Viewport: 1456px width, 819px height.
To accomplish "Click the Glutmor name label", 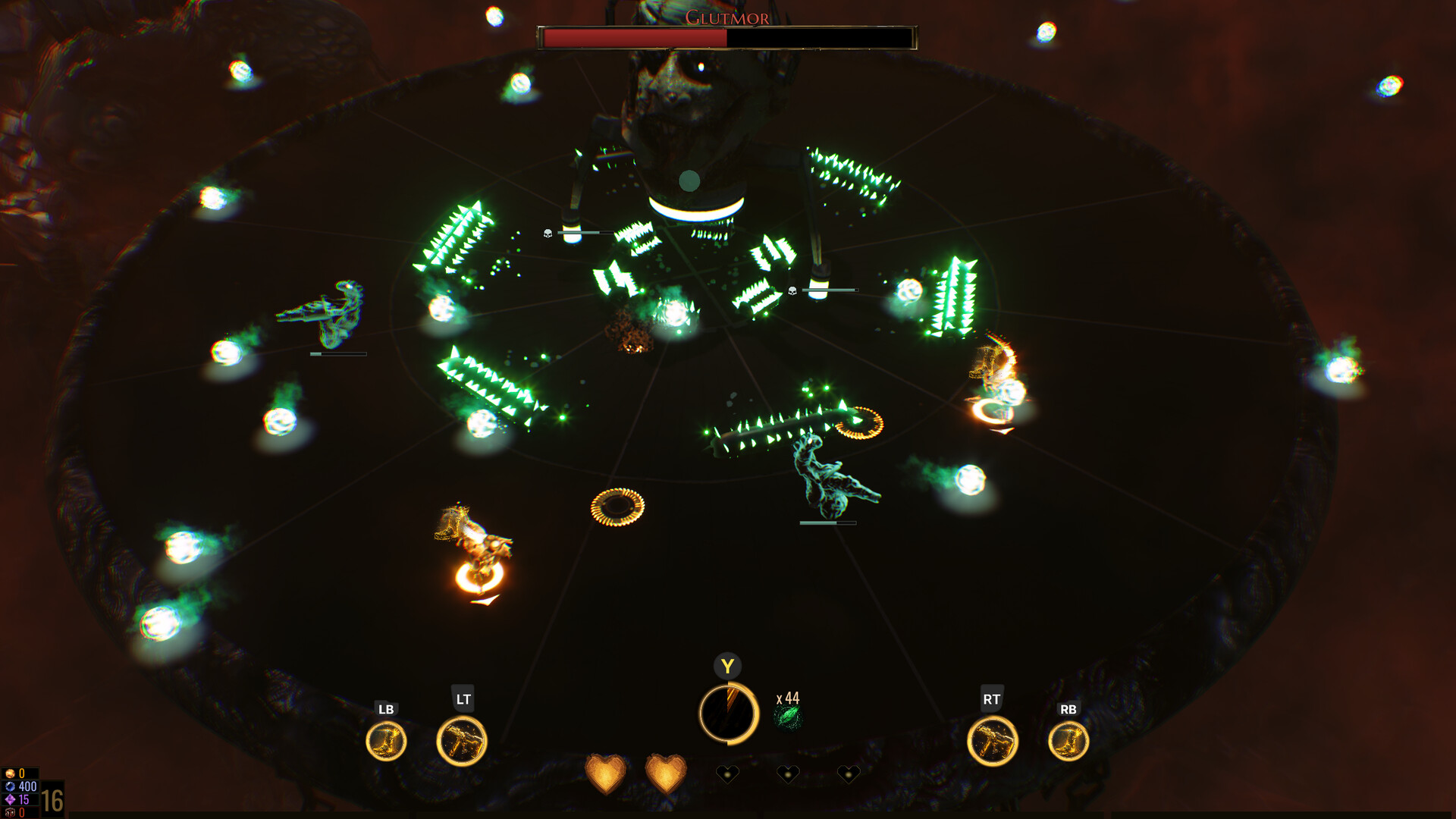I will pos(728,15).
